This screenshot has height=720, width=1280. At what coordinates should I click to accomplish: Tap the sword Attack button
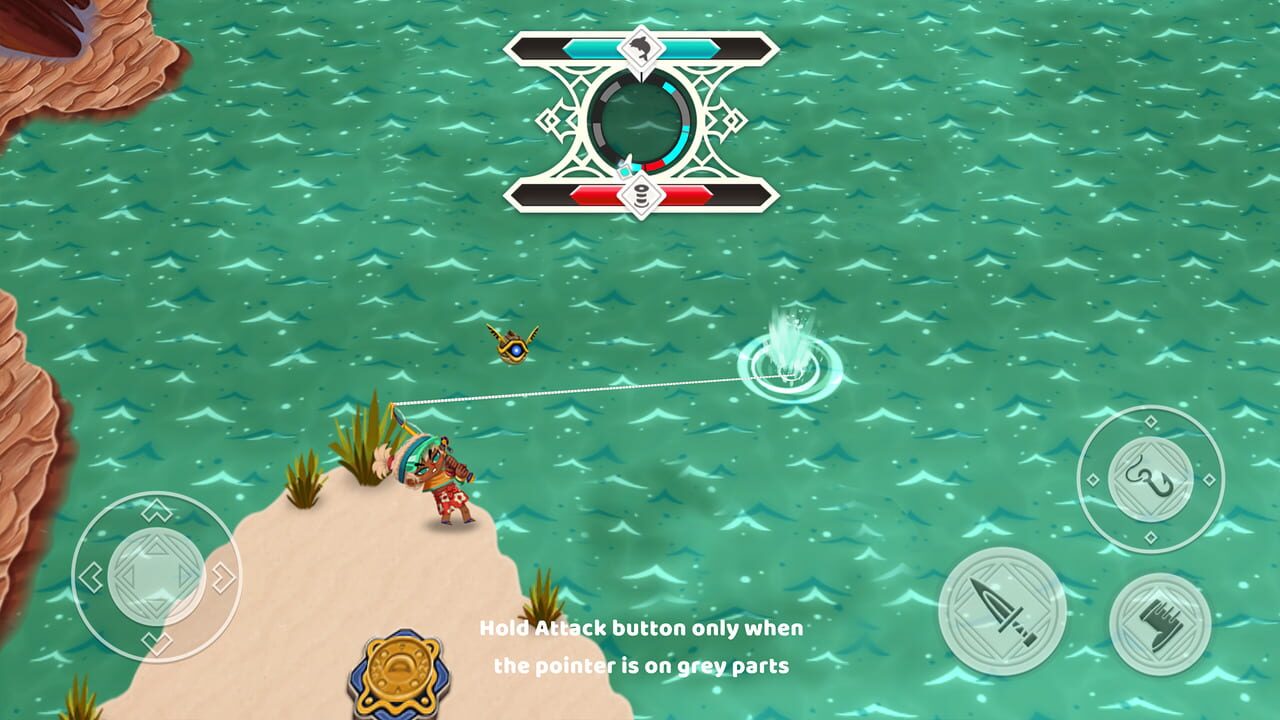pyautogui.click(x=1002, y=611)
